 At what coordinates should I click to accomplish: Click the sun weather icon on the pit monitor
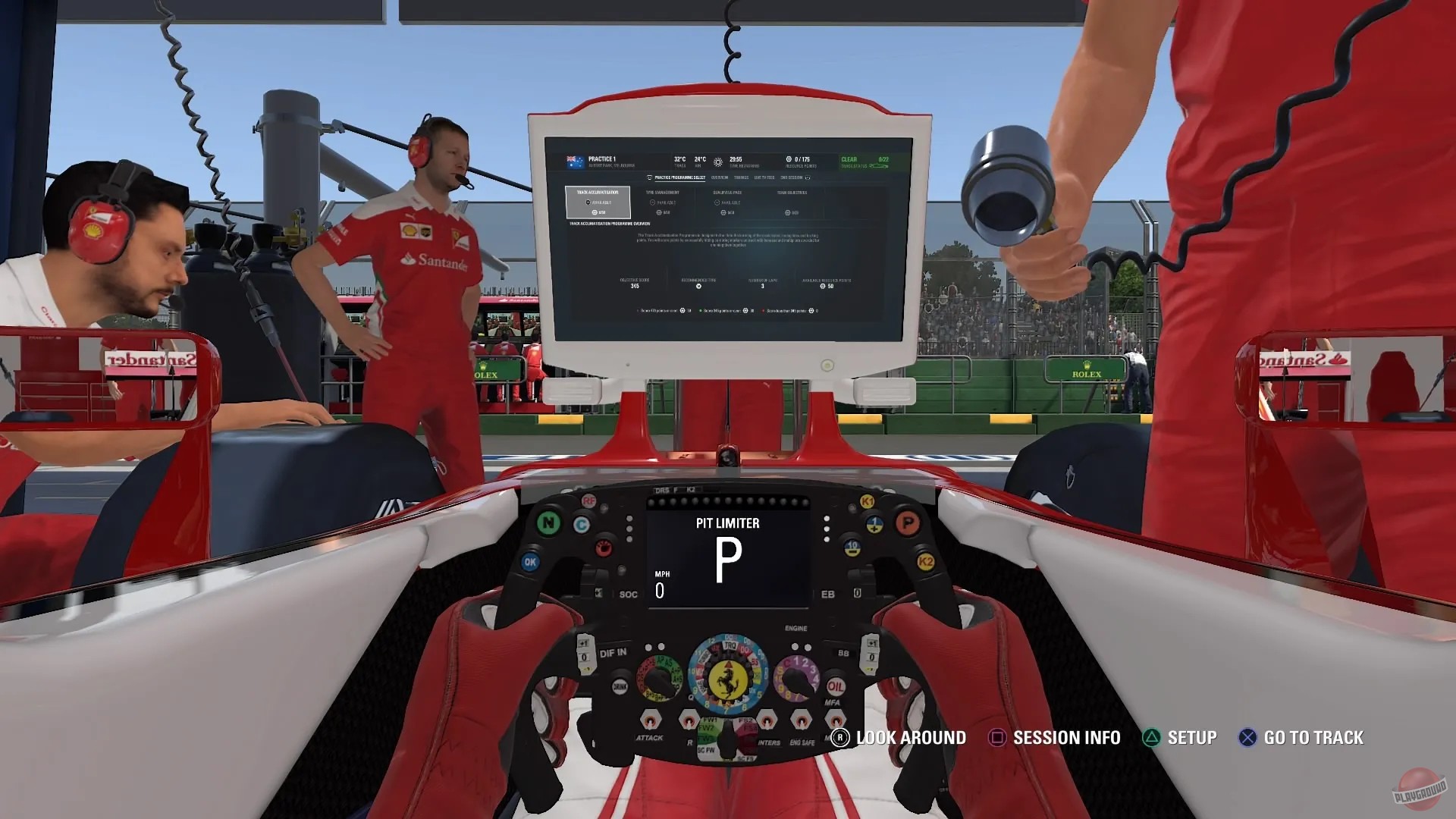coord(718,162)
